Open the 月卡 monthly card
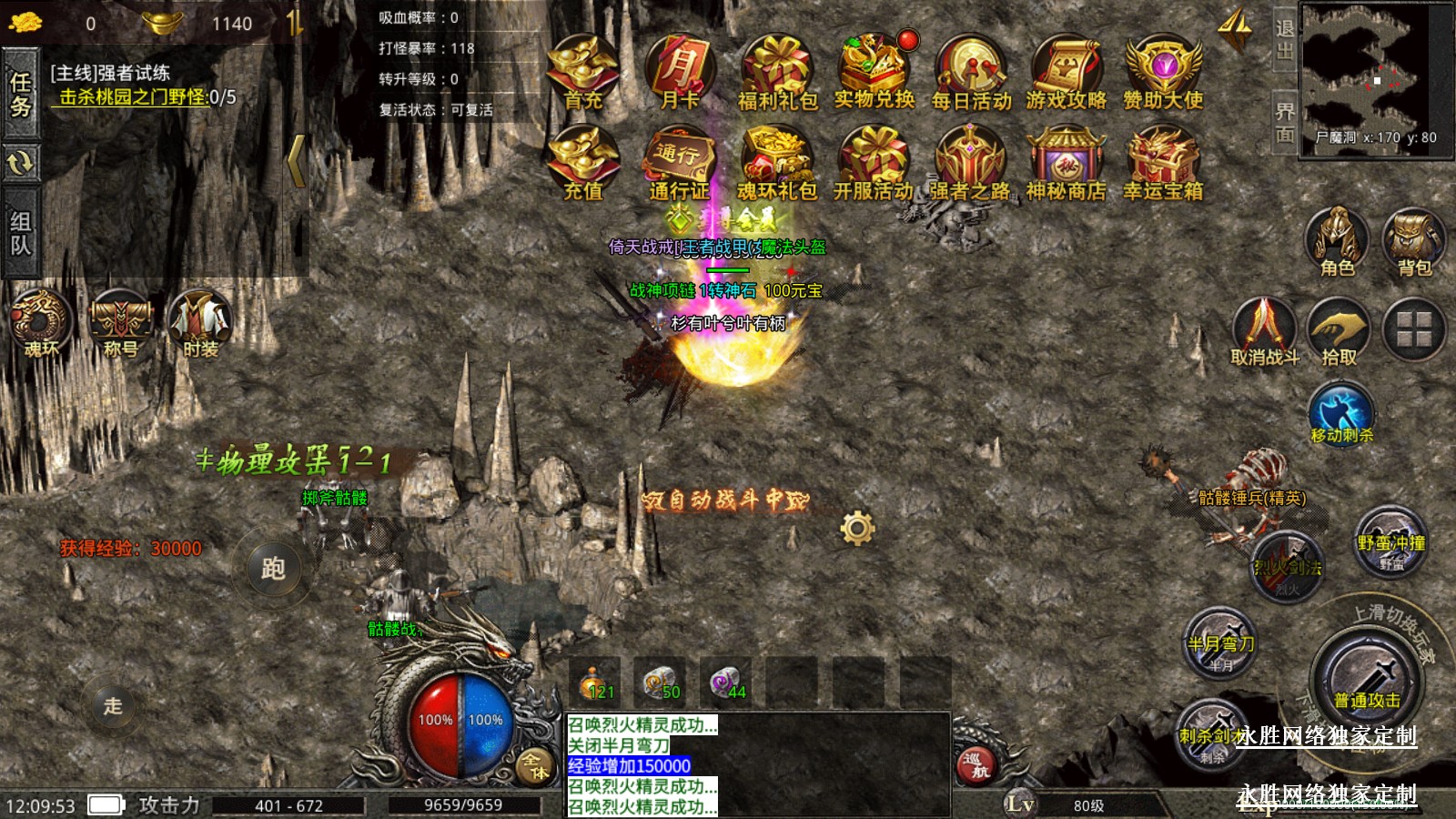 pos(680,69)
